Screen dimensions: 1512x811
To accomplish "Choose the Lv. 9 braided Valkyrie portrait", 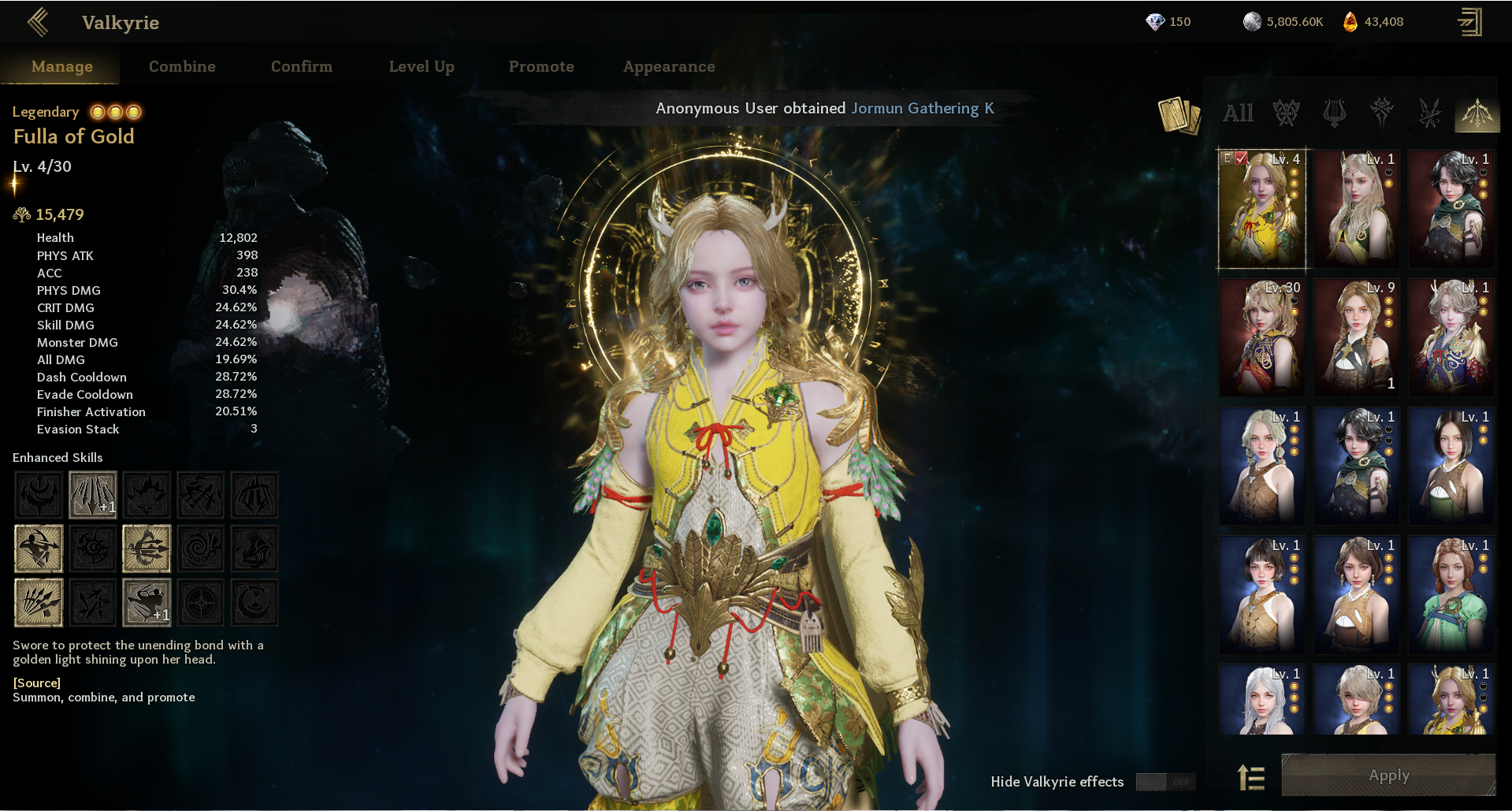I will coord(1357,337).
